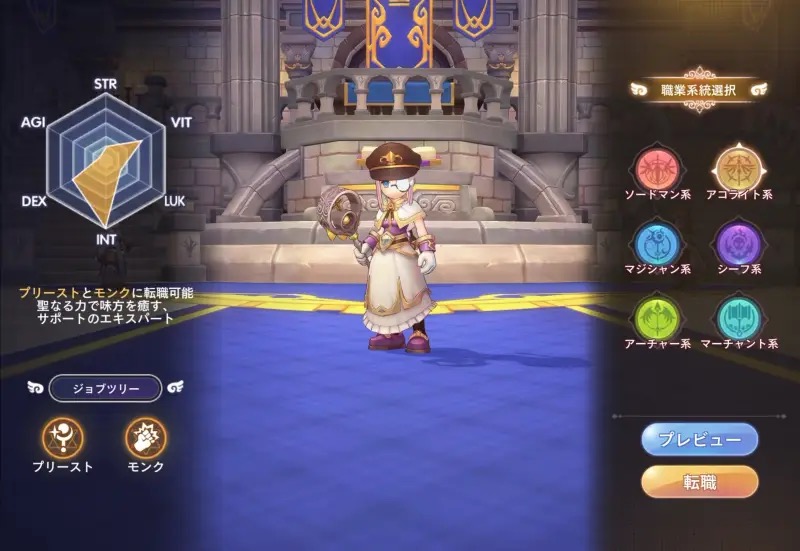This screenshot has width=800, height=551.
Task: View the モンク job icon
Action: pyautogui.click(x=146, y=437)
